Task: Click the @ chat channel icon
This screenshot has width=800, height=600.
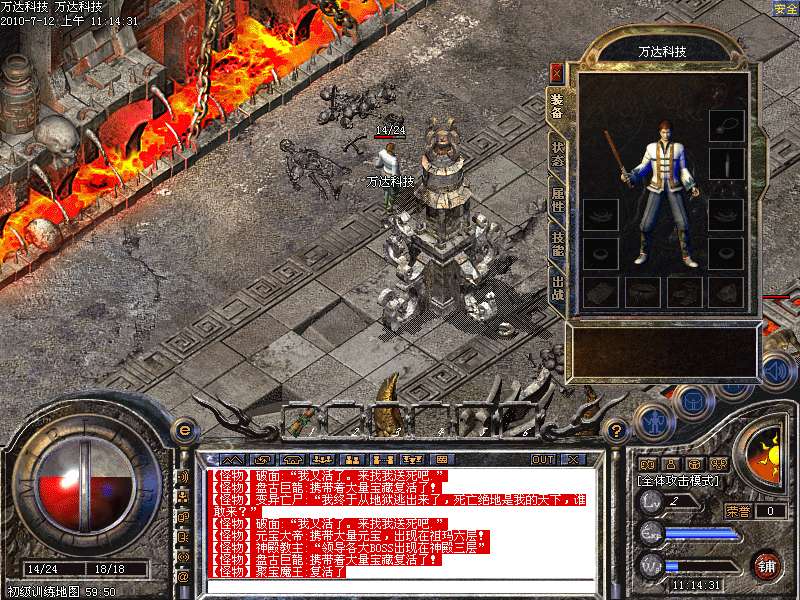Action: [x=183, y=576]
